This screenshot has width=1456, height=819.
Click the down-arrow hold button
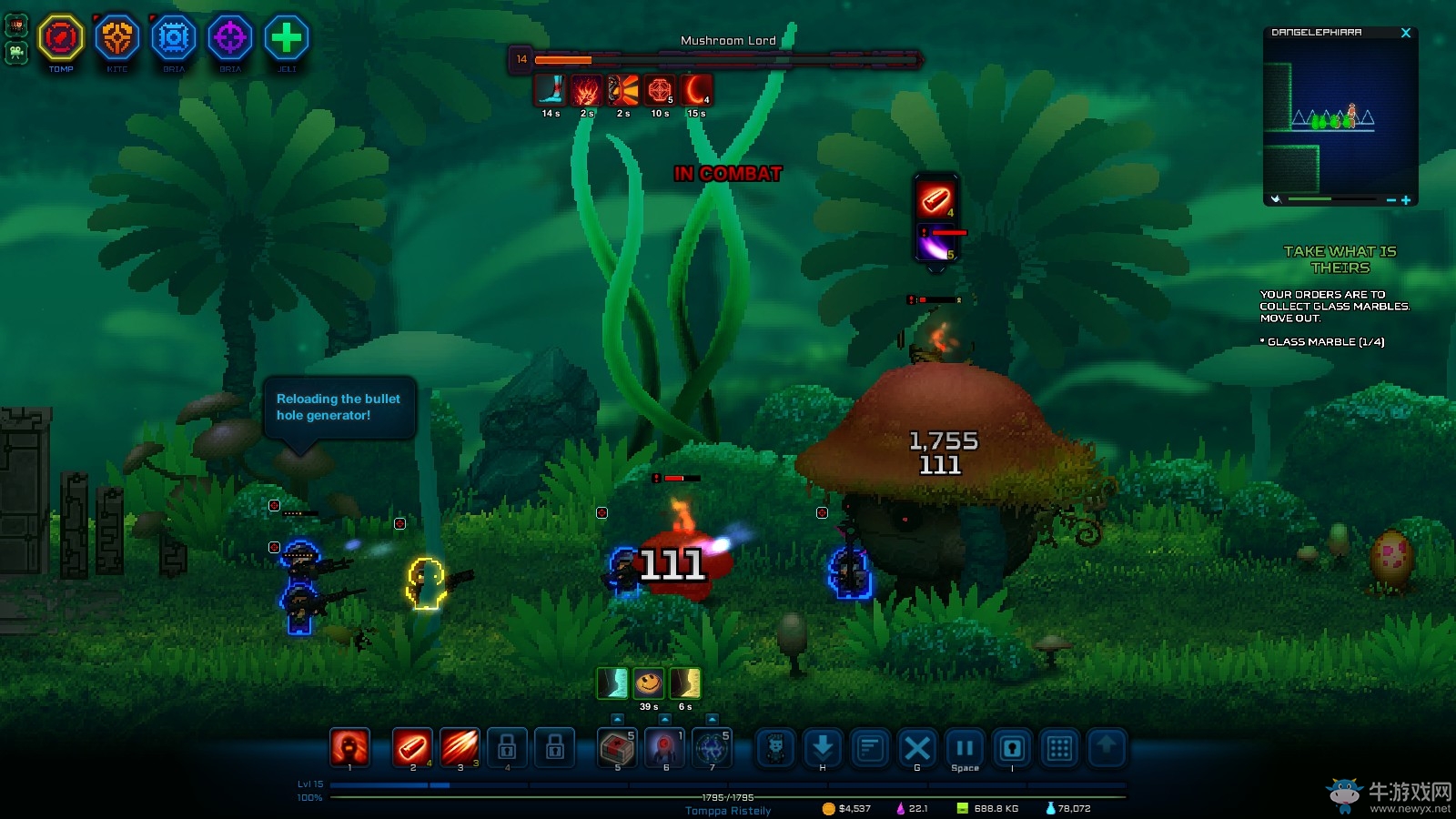click(823, 748)
